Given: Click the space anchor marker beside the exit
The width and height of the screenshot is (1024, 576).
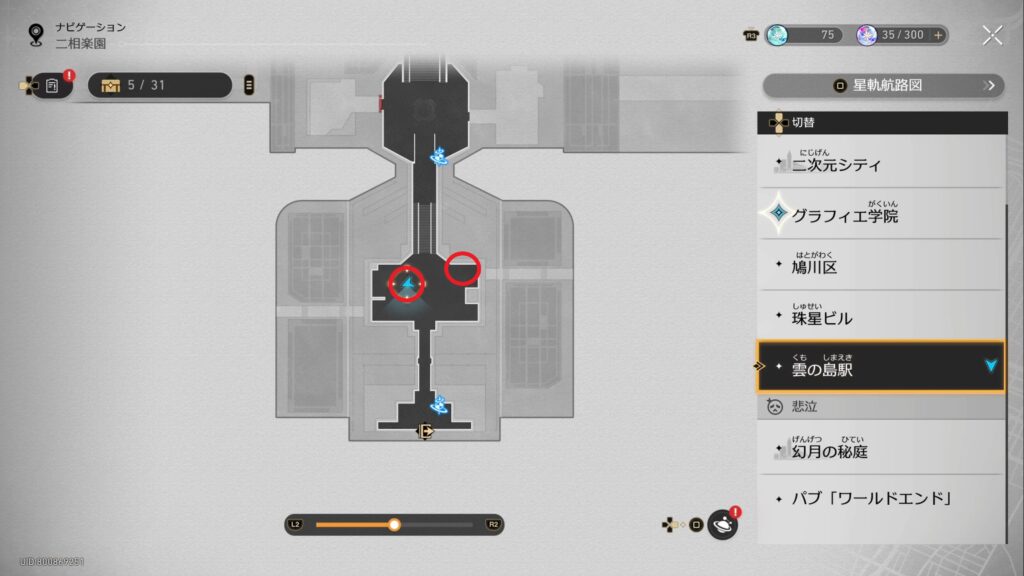Looking at the screenshot, I should 438,406.
